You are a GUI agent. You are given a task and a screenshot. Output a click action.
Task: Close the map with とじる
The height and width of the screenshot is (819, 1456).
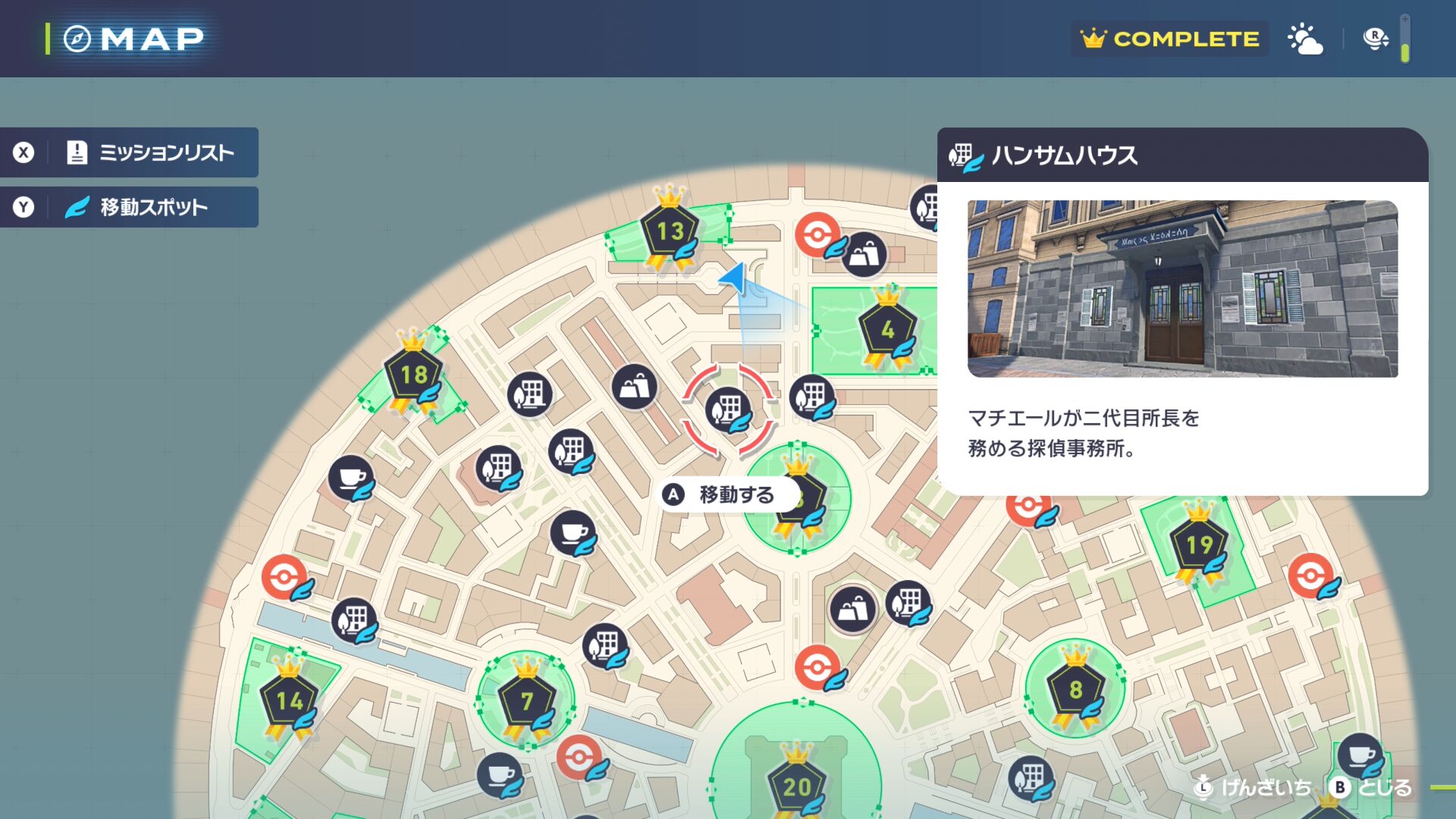tap(1373, 787)
